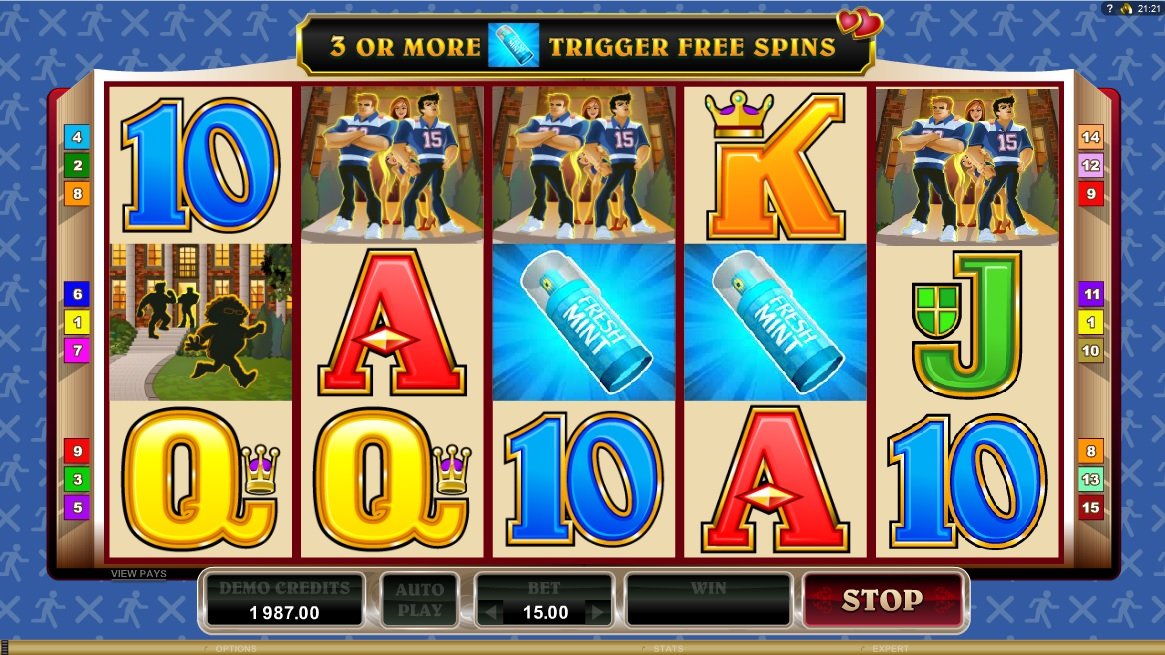
Task: Click the red STOP button
Action: coord(882,600)
